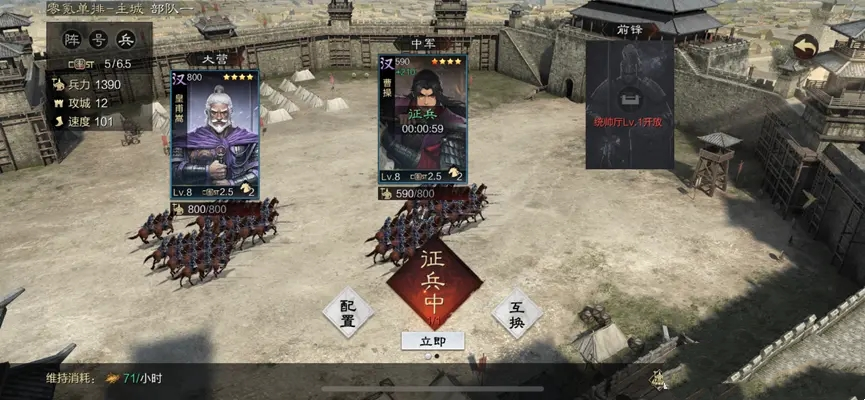Finish conscription with 立即 button
This screenshot has width=865, height=400.
coord(433,340)
